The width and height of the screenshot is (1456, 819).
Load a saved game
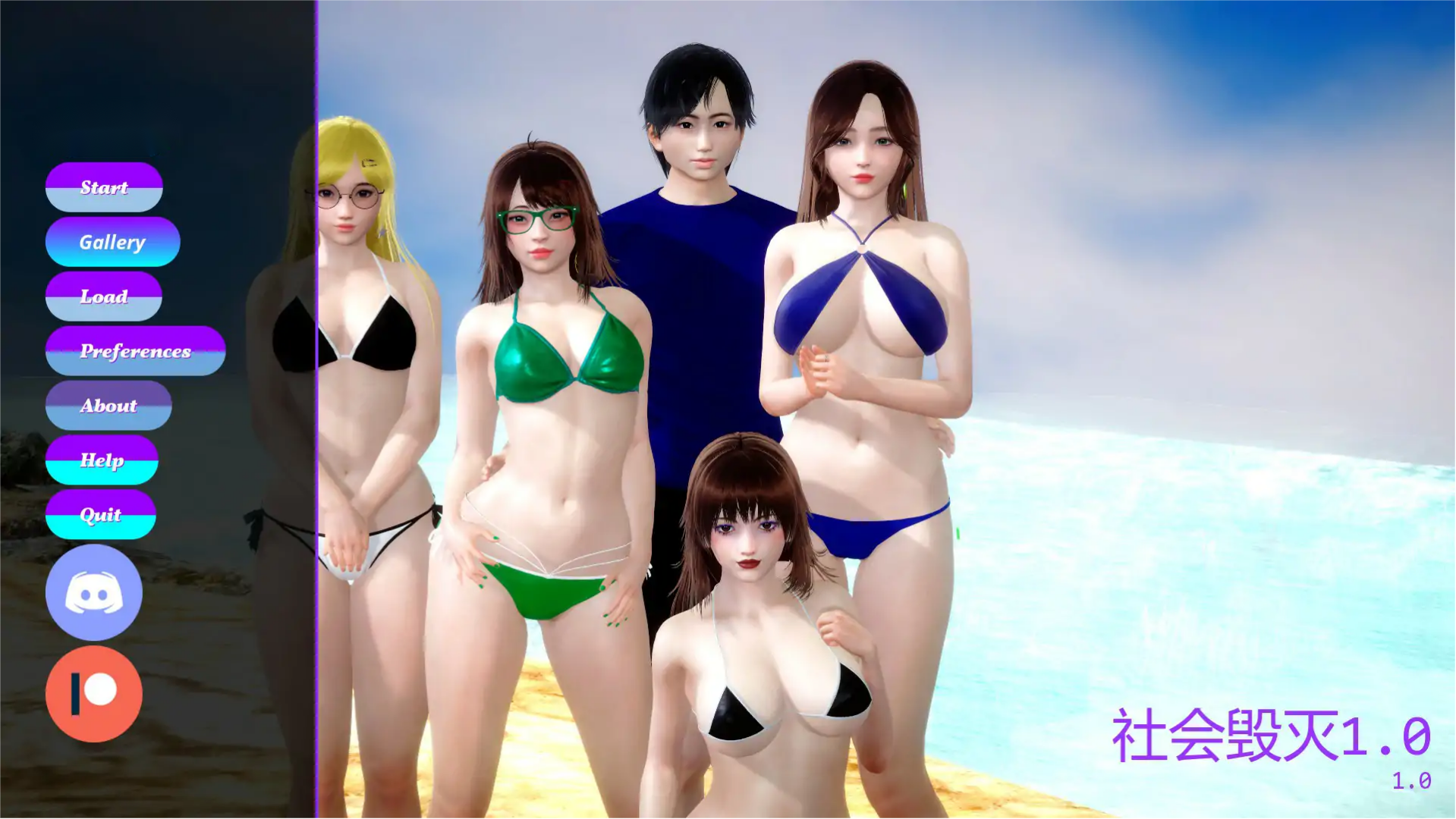[104, 297]
